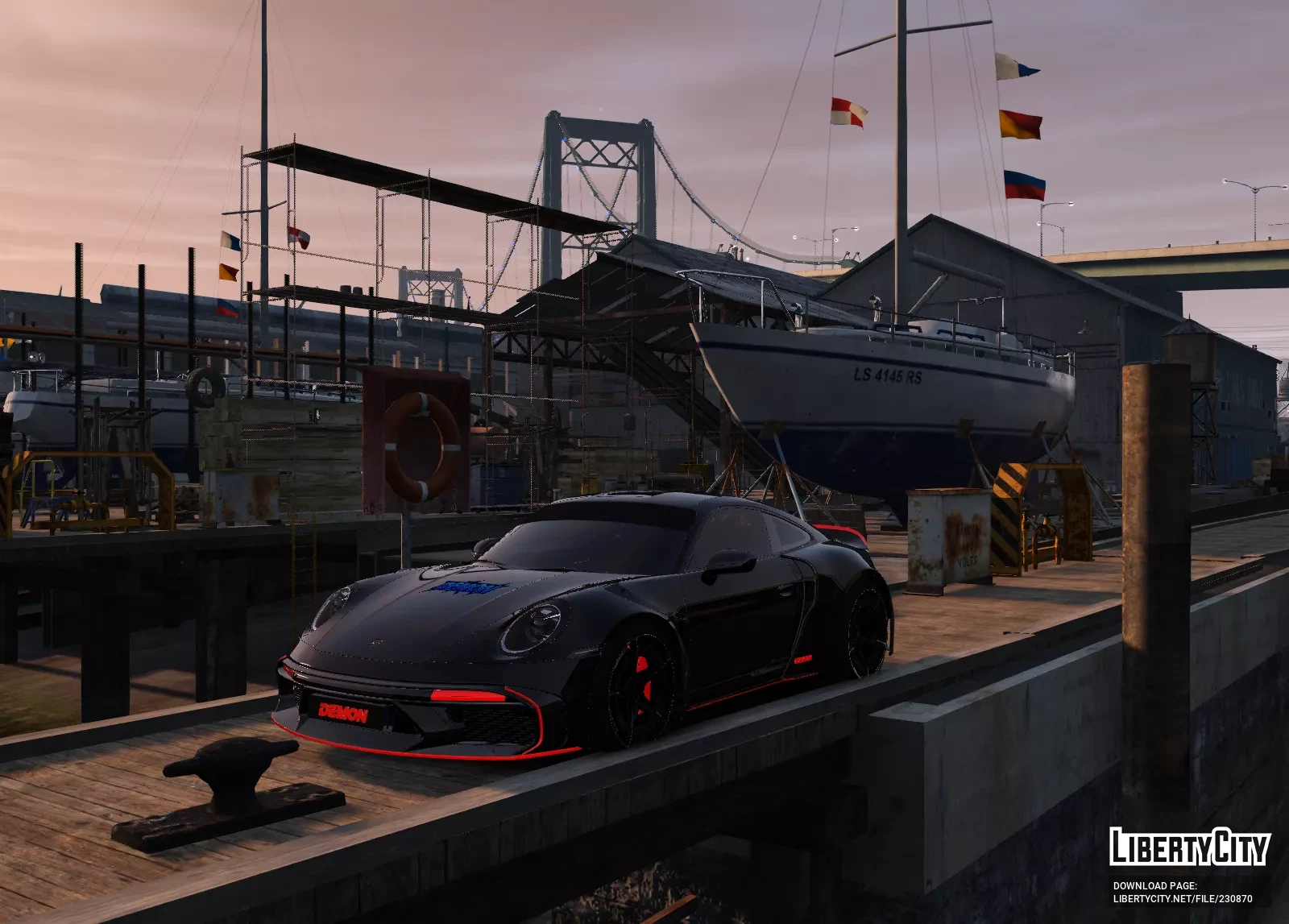Open the libertycity.net/file/230870 download link
The image size is (1289, 924).
[1183, 899]
